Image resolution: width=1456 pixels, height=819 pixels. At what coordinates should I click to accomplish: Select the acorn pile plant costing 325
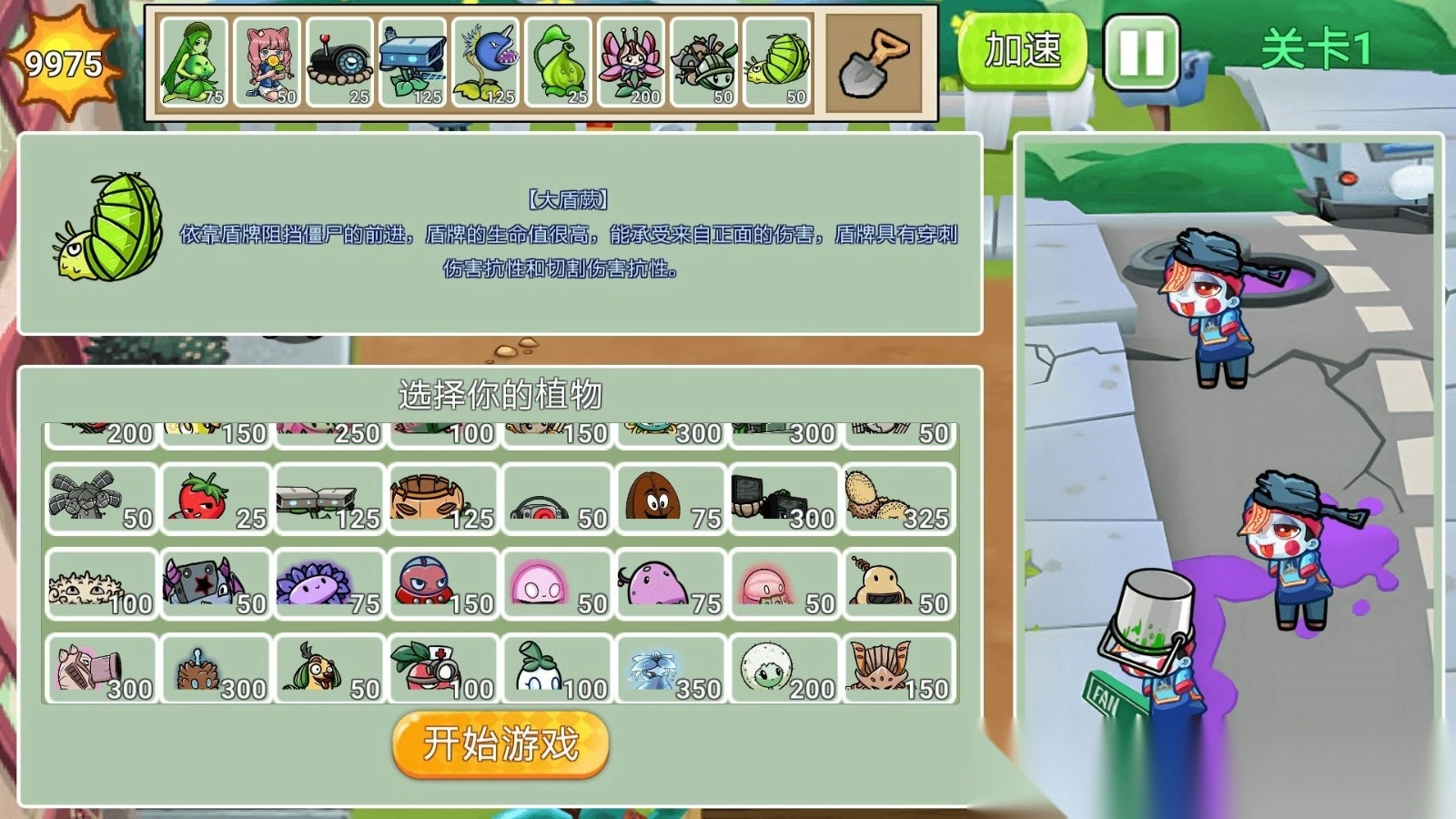point(896,496)
